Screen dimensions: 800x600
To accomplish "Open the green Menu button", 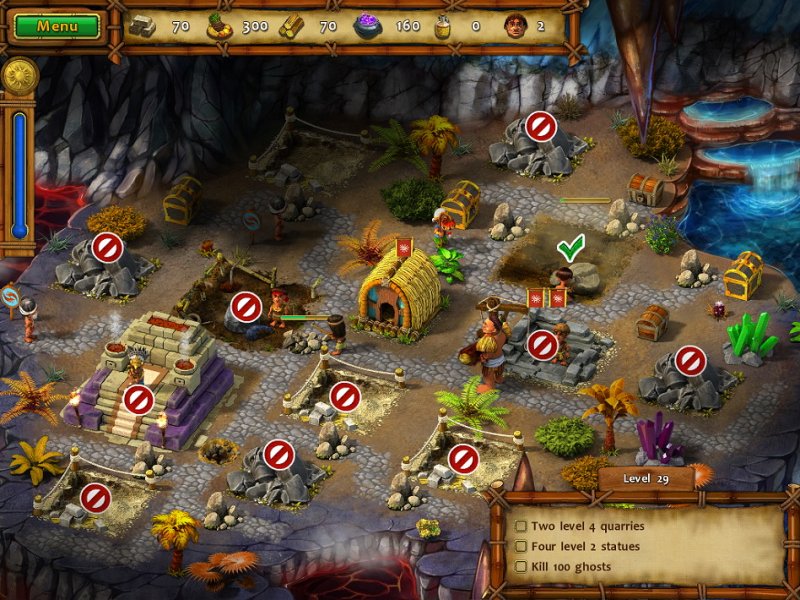I will click(x=58, y=26).
